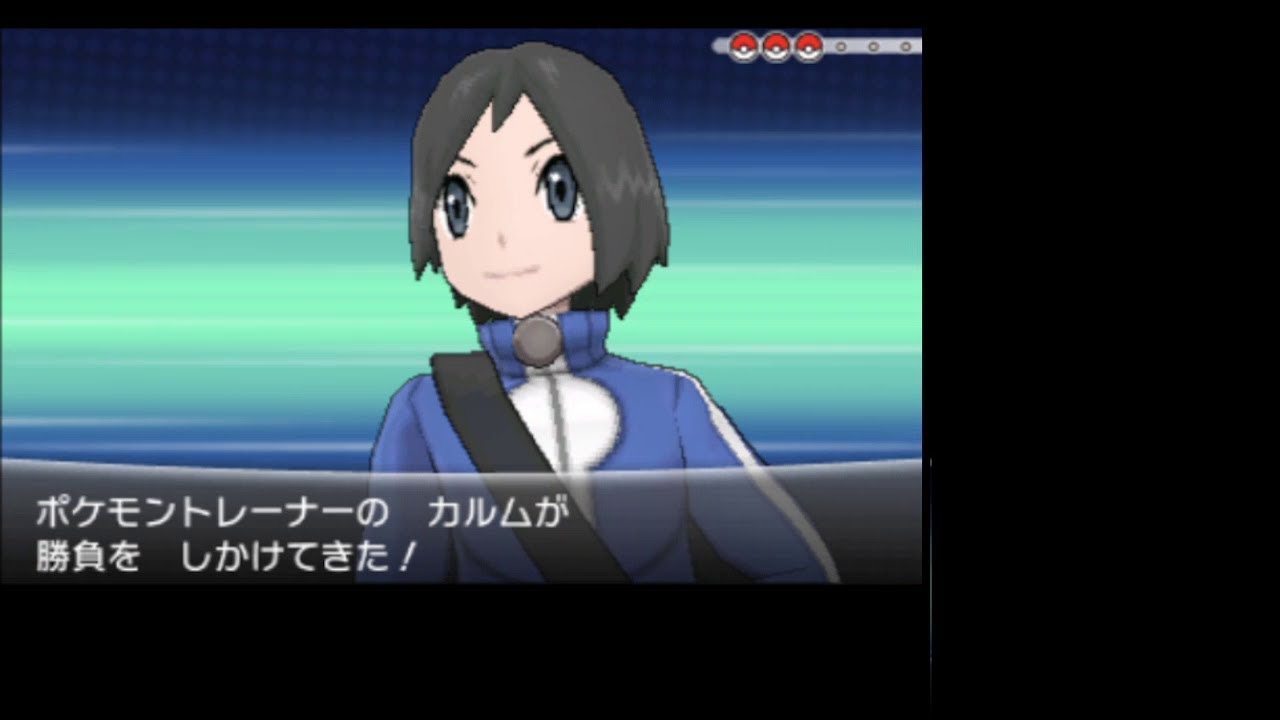Click the ポケモントレーナーの text line
This screenshot has width=1280, height=720.
click(210, 512)
